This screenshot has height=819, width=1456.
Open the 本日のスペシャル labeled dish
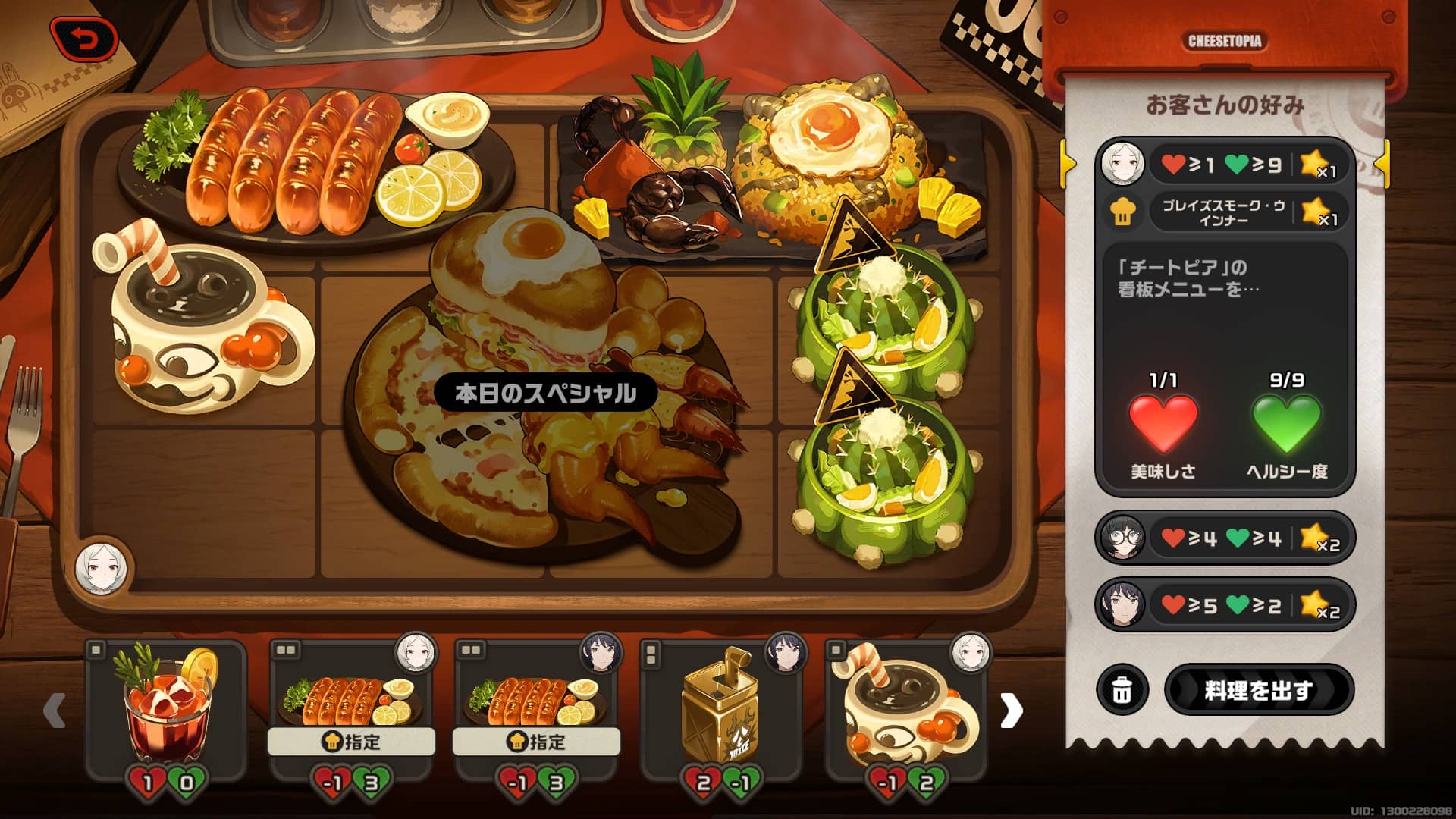click(x=548, y=393)
